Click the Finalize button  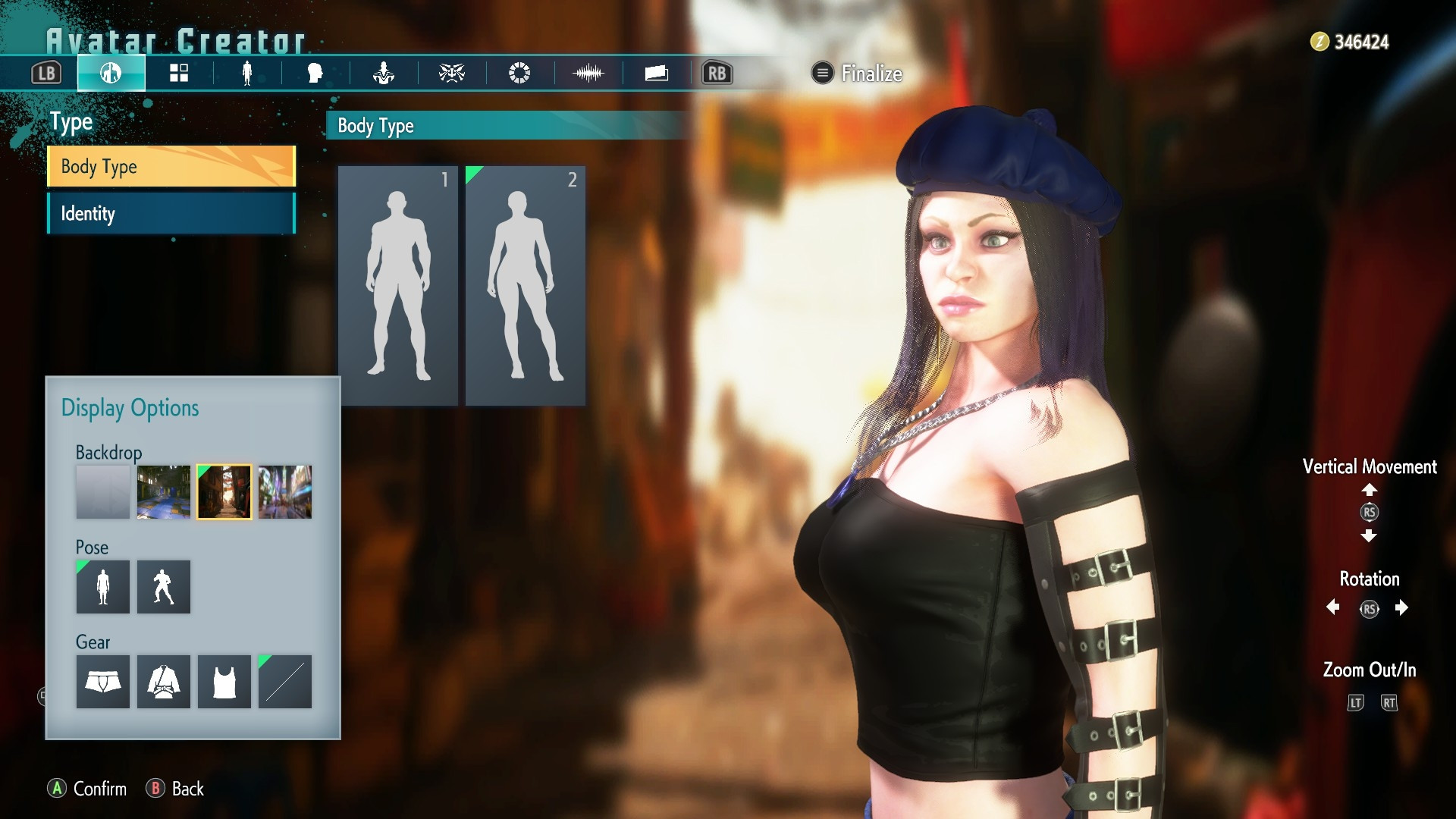(858, 74)
